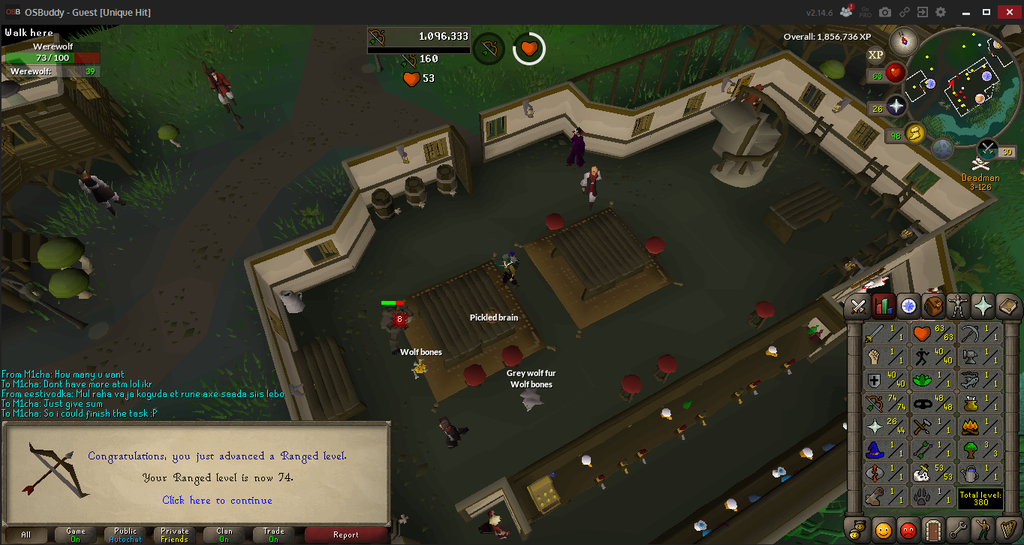Switch to the Public chat tab
Screen dimensions: 1024x545
point(125,534)
